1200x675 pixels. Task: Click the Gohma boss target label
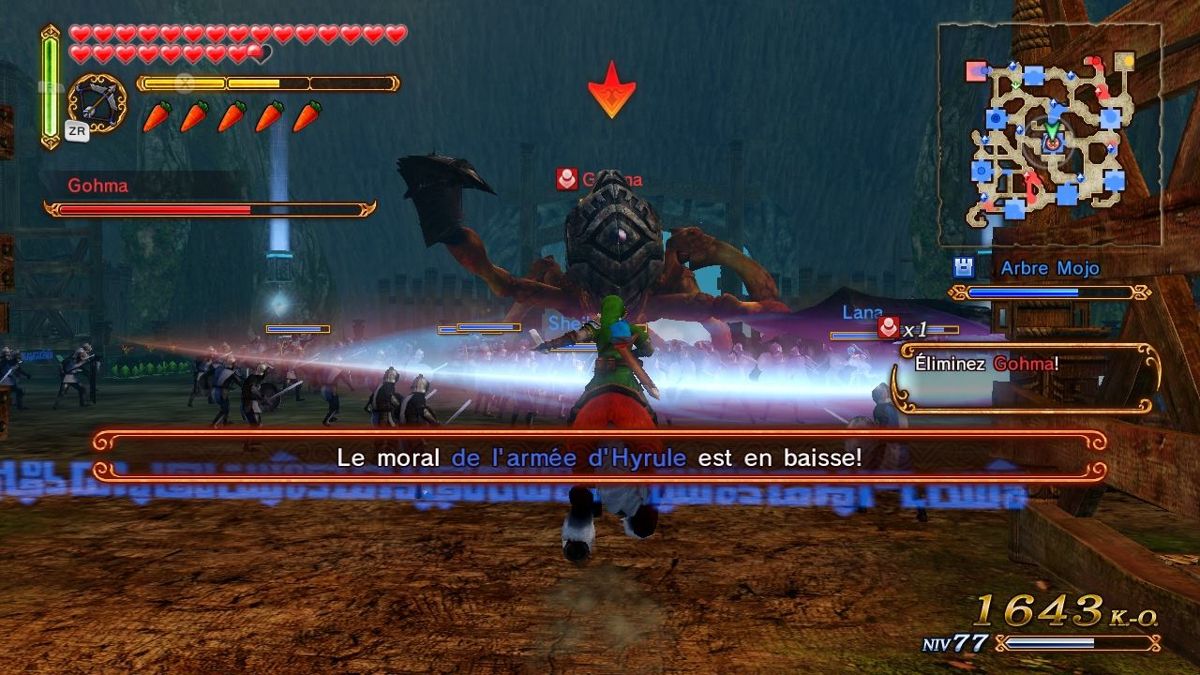600,180
